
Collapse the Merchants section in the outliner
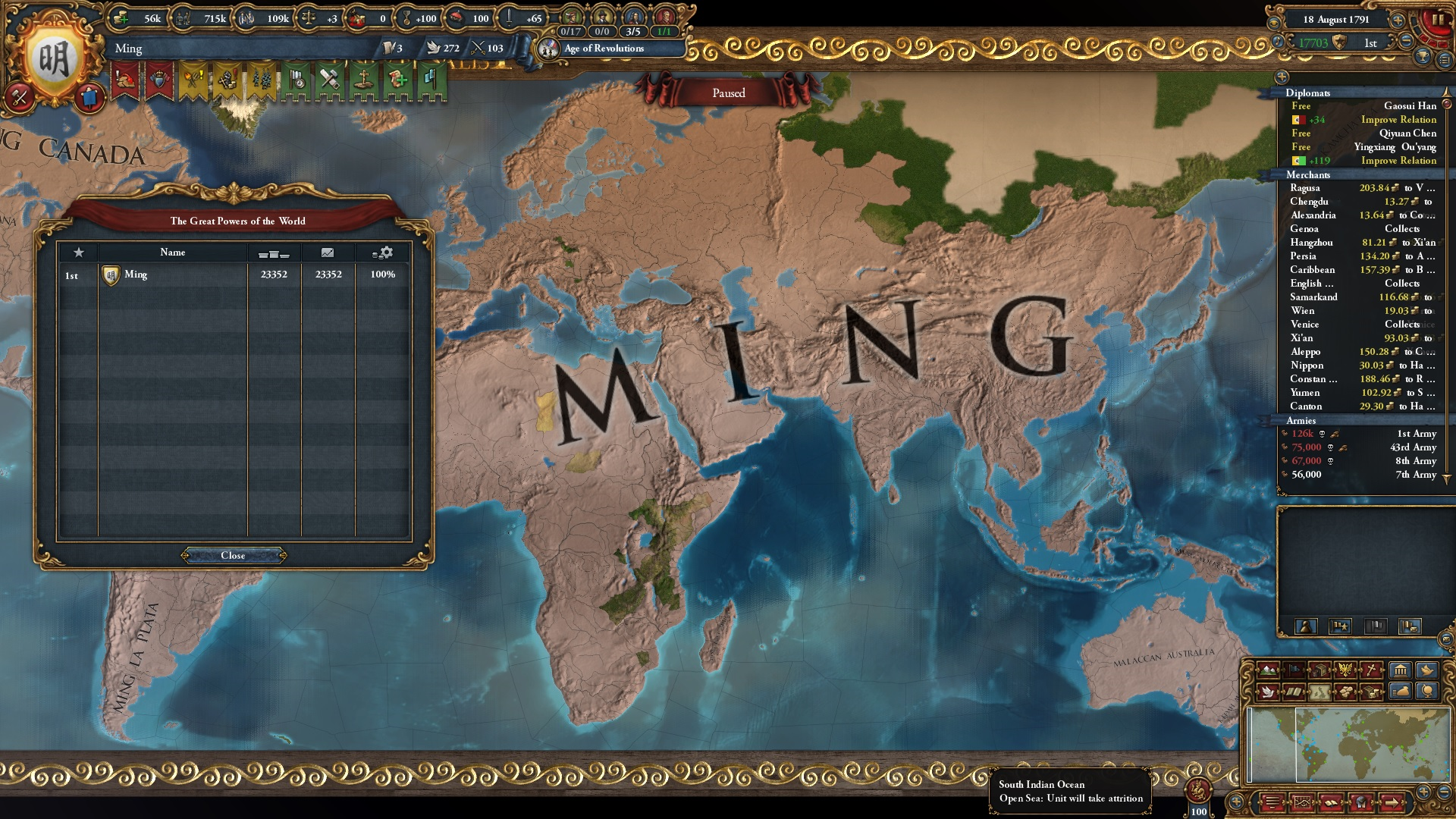[1310, 174]
